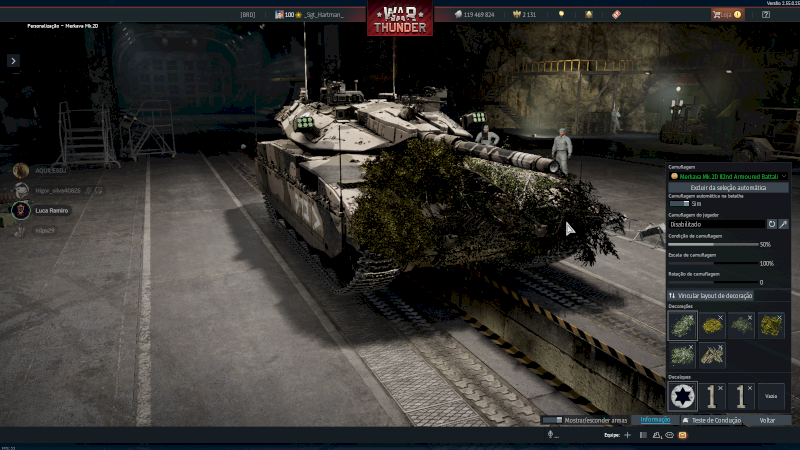Start 'Teste de Condução' test drive

pyautogui.click(x=712, y=420)
